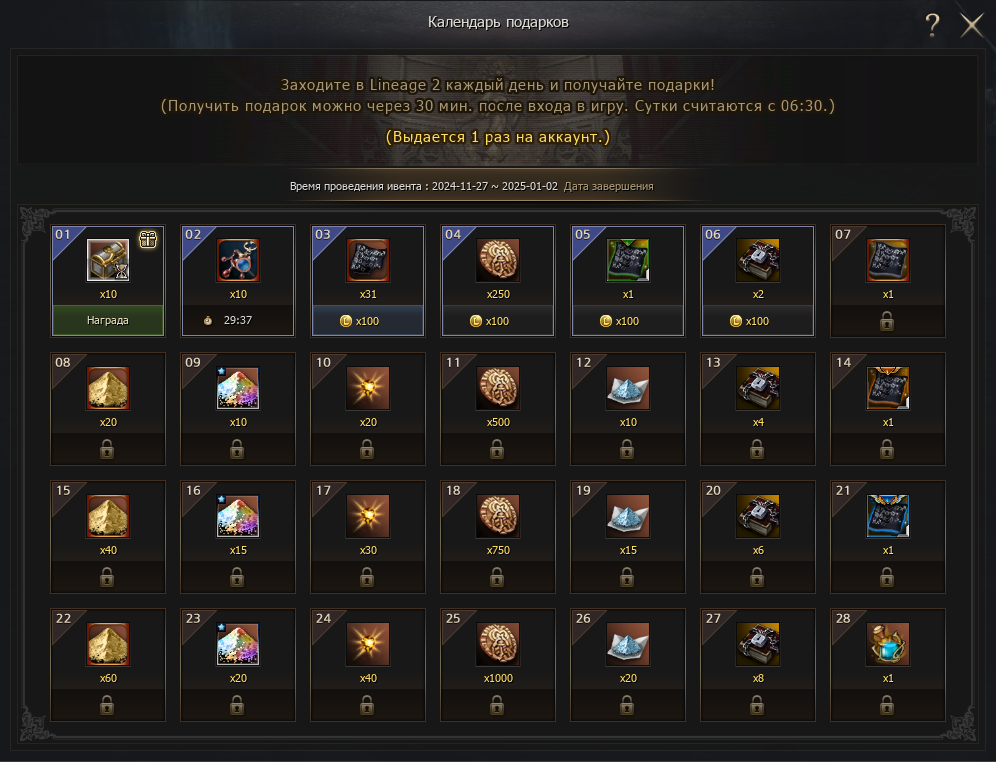The width and height of the screenshot is (996, 762).
Task: Select the day 08 gold pile reward
Action: pyautogui.click(x=108, y=388)
